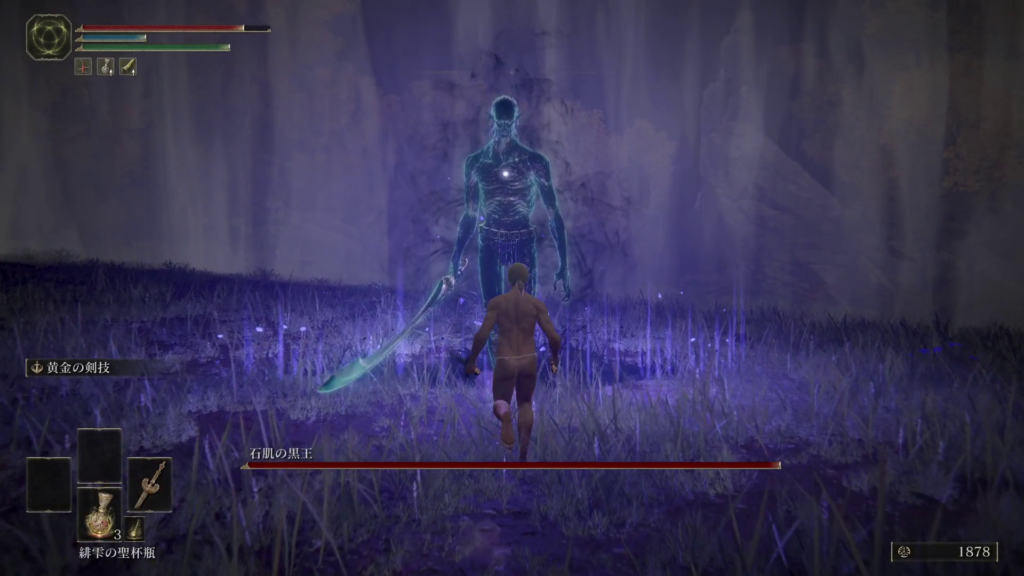
Task: Select the Flask of Crimson Tears slot
Action: (100, 514)
